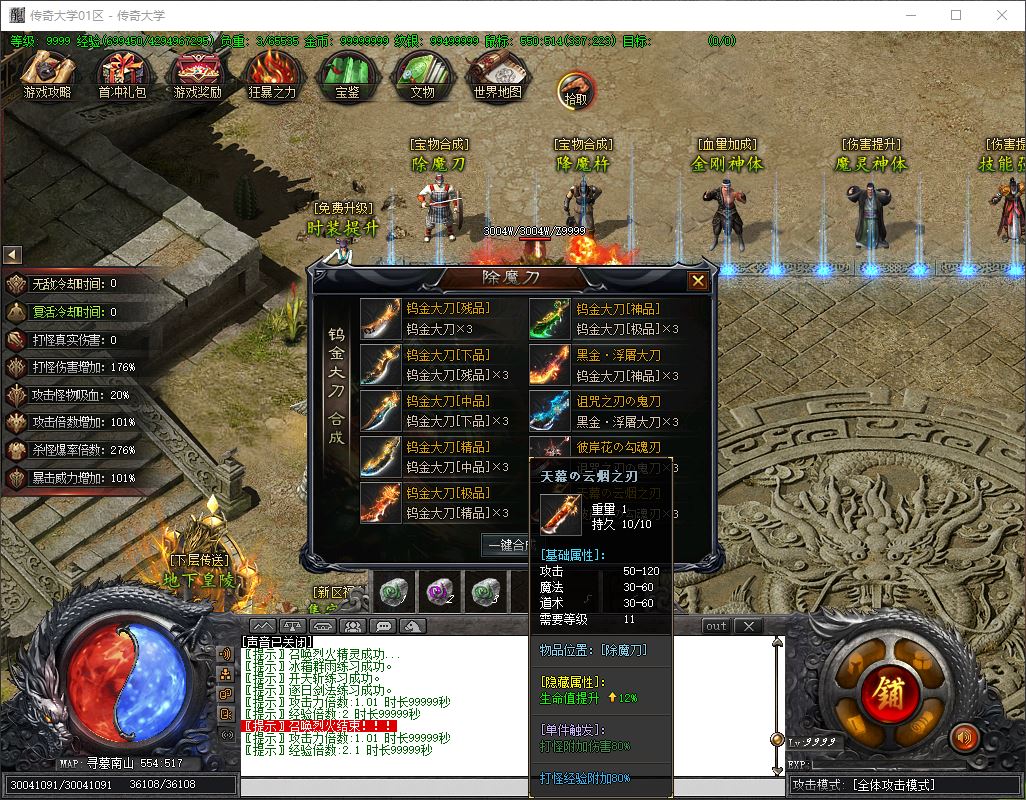
Task: Pick the 钨金大刀[中品] recipe icon
Action: click(381, 411)
